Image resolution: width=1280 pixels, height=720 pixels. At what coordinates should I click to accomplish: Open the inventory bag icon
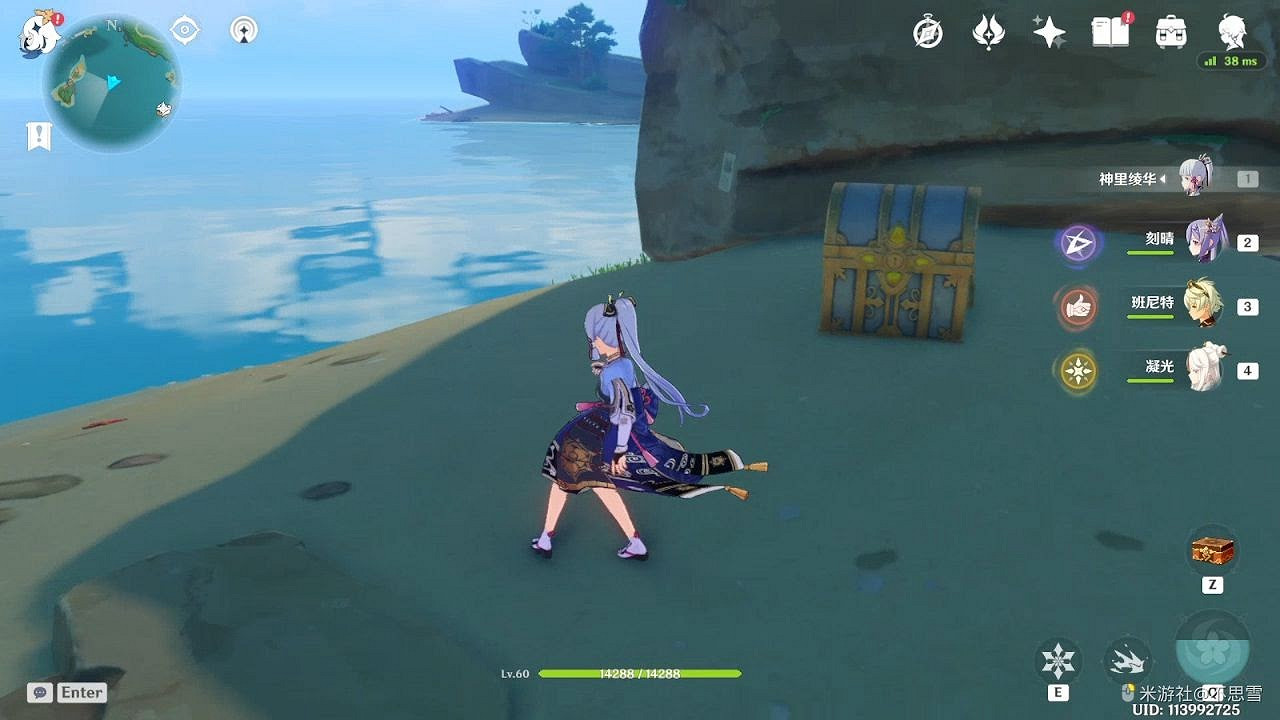pyautogui.click(x=1170, y=32)
